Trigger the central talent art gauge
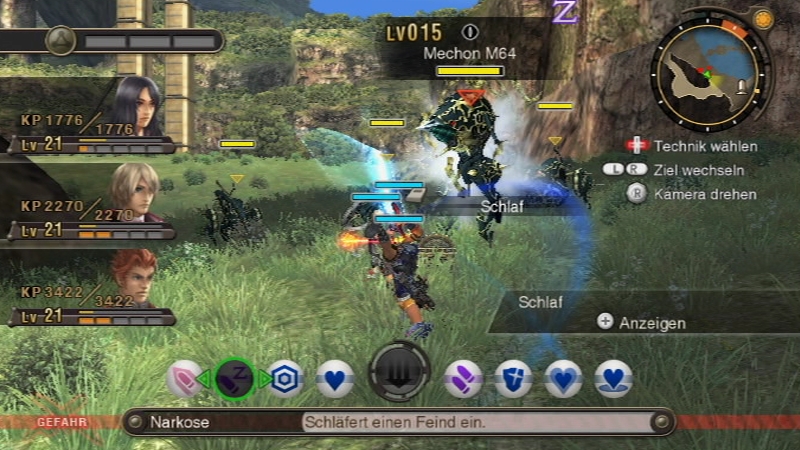 (x=400, y=372)
